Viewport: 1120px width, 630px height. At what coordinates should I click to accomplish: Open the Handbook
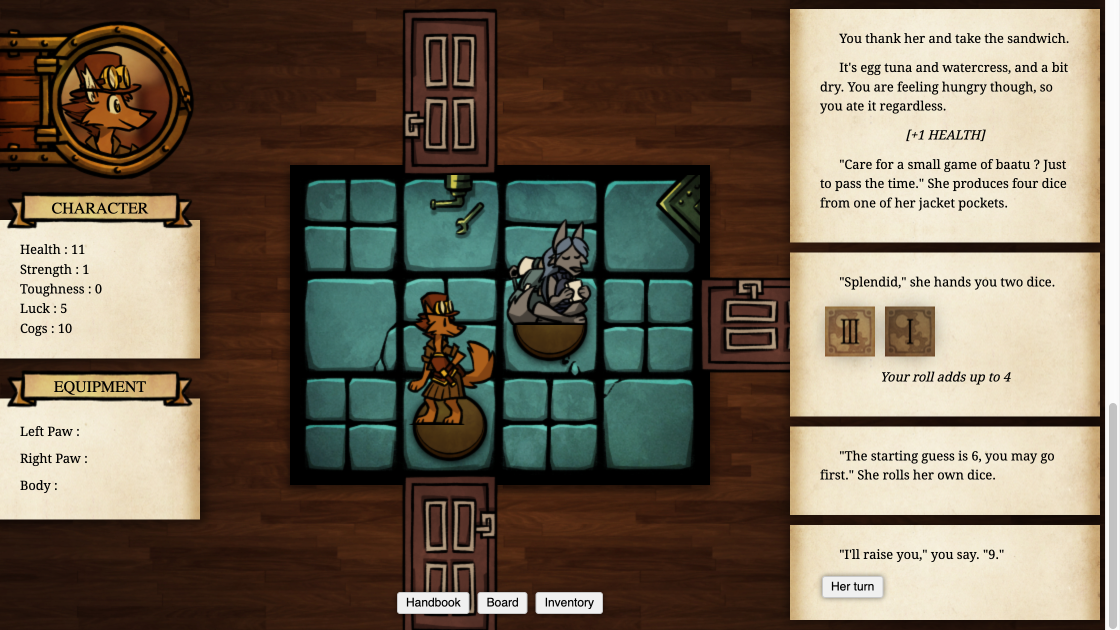click(433, 602)
